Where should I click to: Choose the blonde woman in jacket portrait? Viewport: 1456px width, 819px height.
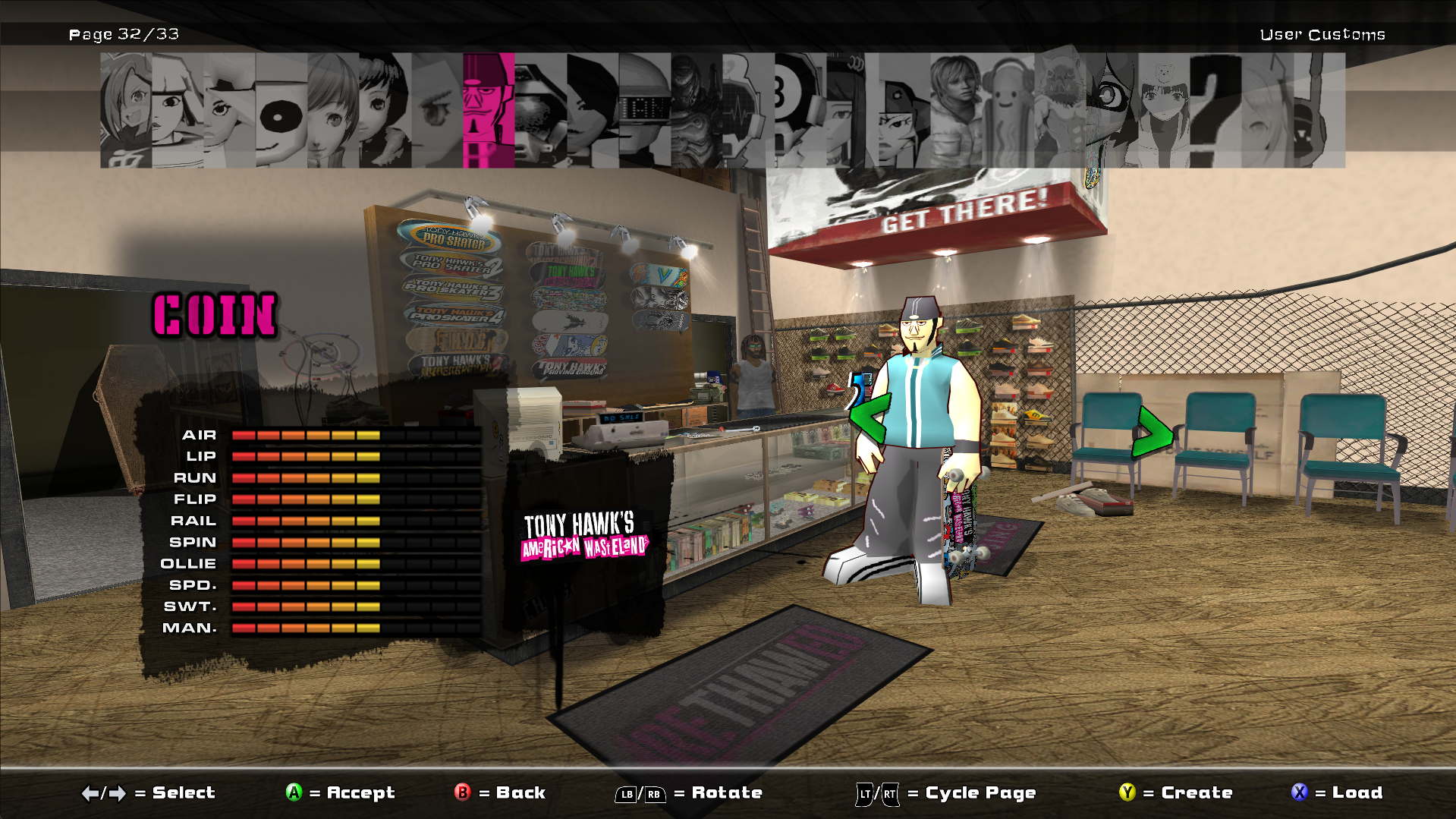coord(954,110)
